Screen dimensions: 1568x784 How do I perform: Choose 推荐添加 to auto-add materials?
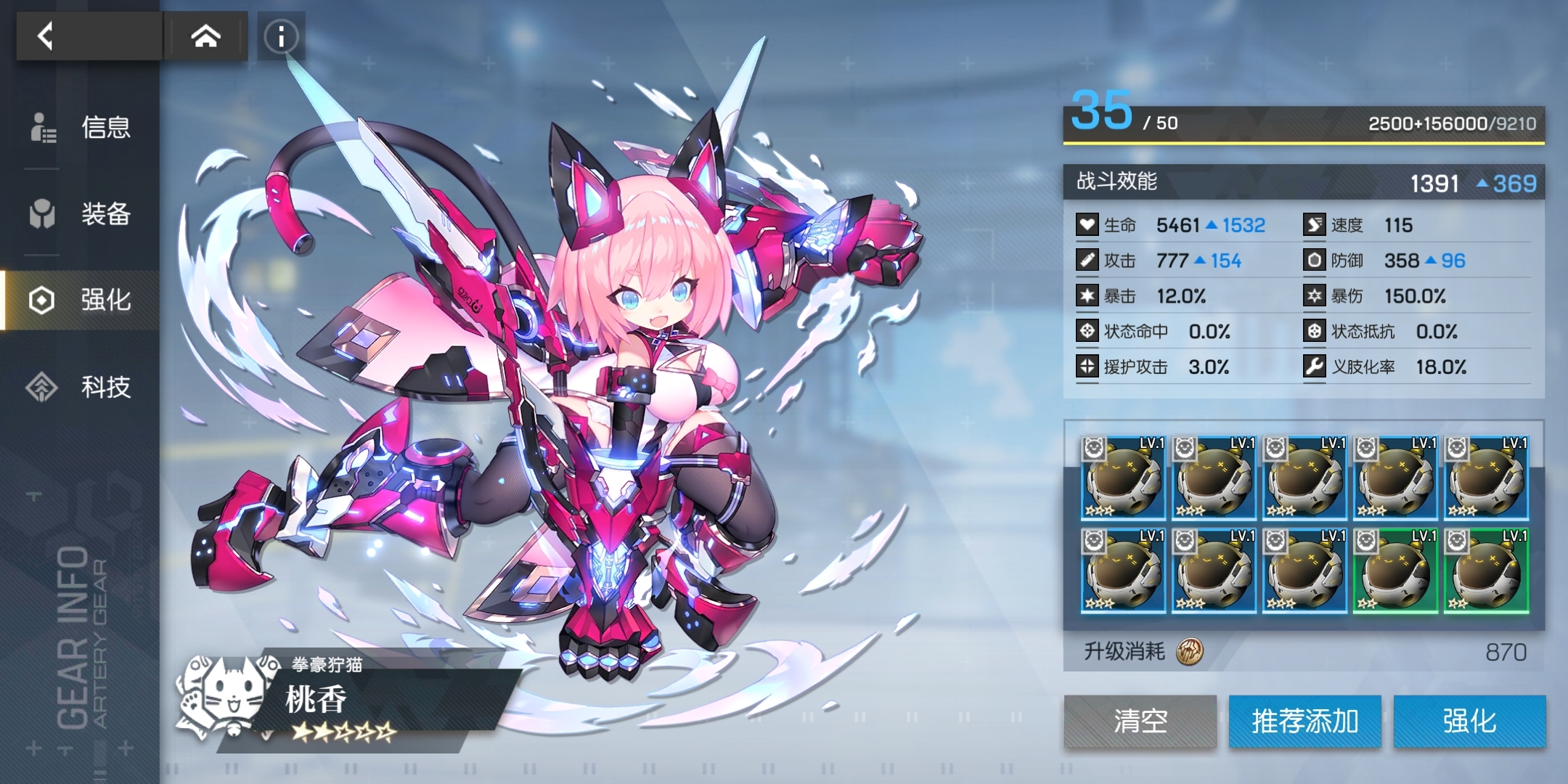[x=1304, y=721]
